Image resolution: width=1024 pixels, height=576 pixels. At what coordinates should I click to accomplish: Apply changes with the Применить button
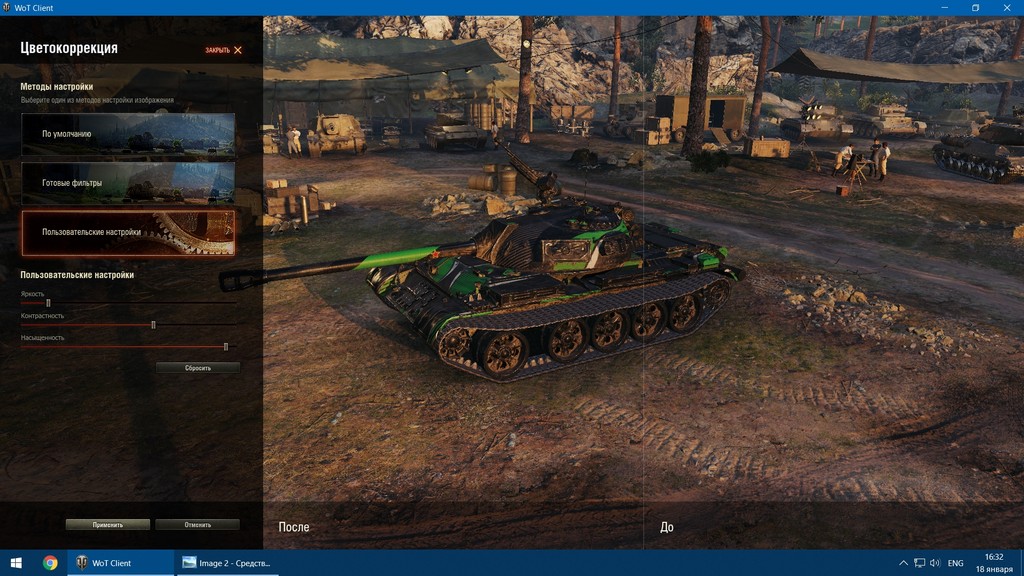(108, 525)
